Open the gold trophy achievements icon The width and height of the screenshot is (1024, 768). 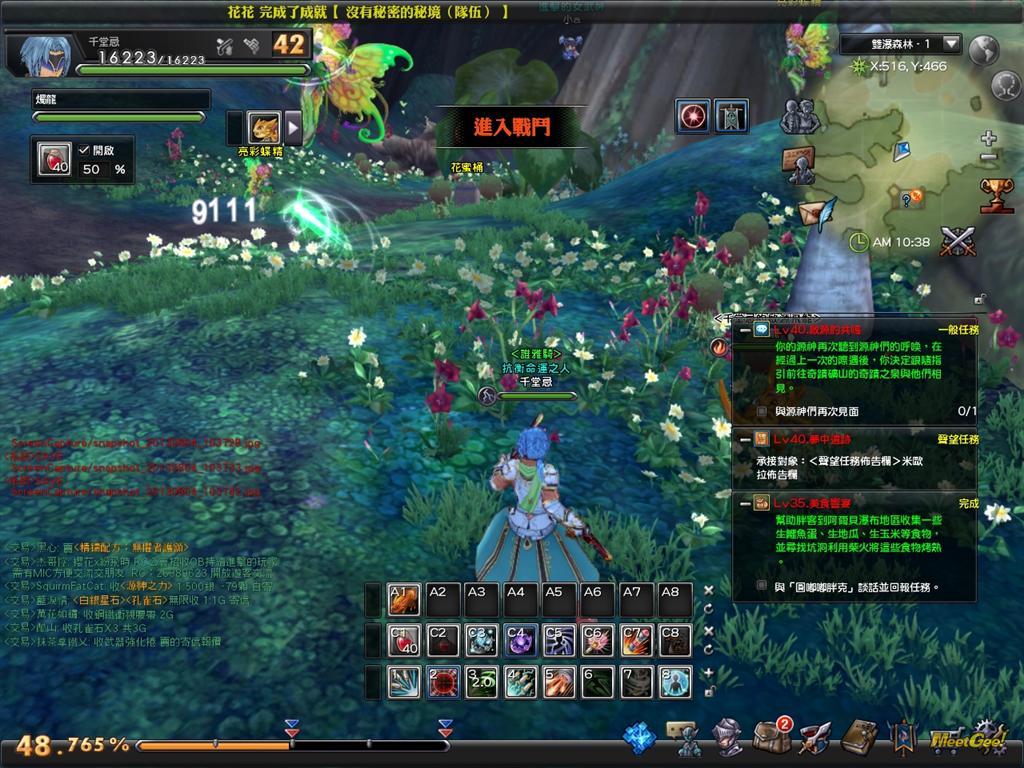click(x=996, y=194)
